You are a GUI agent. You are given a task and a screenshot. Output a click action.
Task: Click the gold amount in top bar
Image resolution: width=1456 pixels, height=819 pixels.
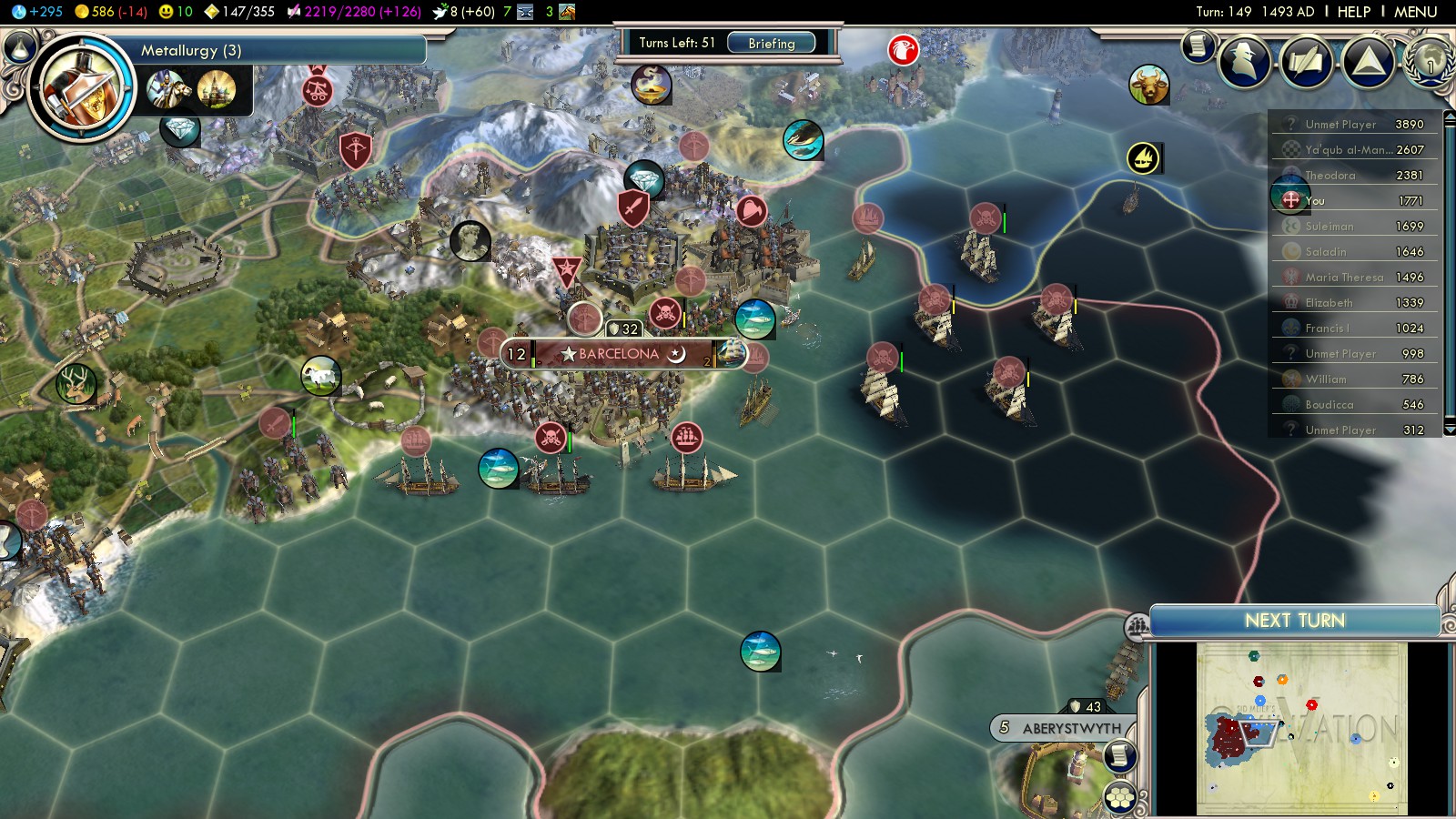[110, 12]
